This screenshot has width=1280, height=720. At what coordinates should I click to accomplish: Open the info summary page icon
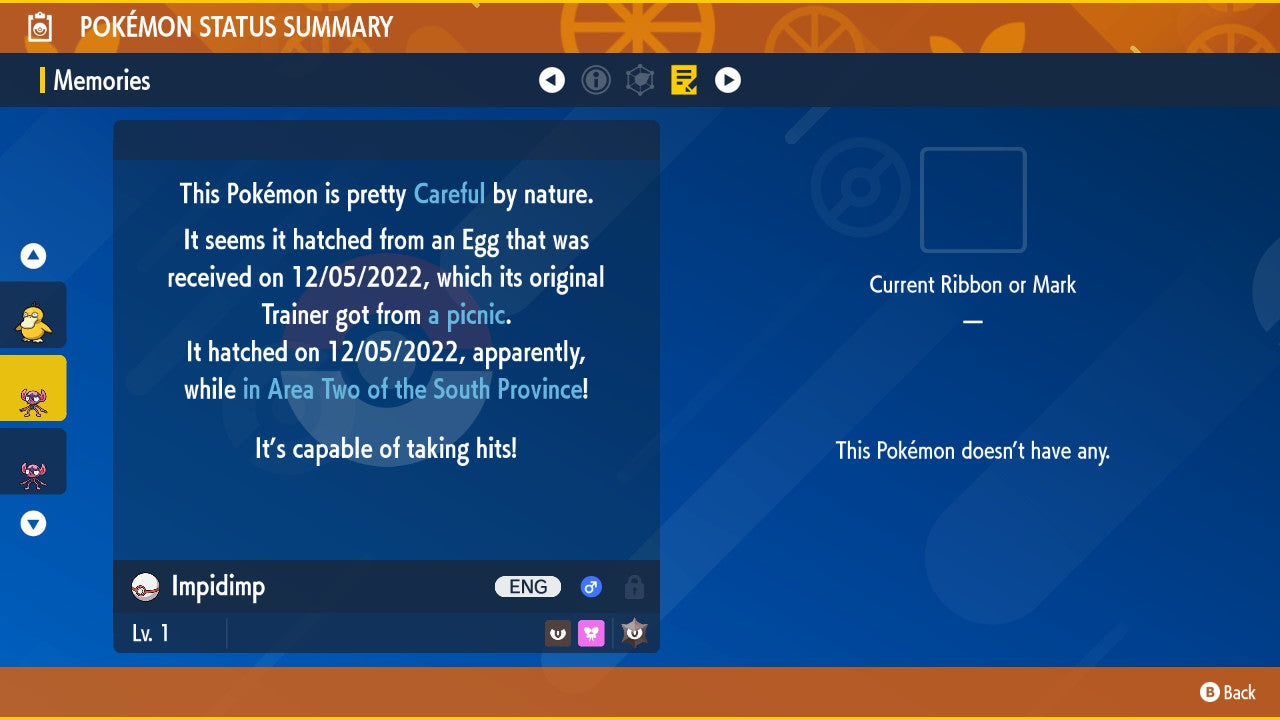pos(596,80)
